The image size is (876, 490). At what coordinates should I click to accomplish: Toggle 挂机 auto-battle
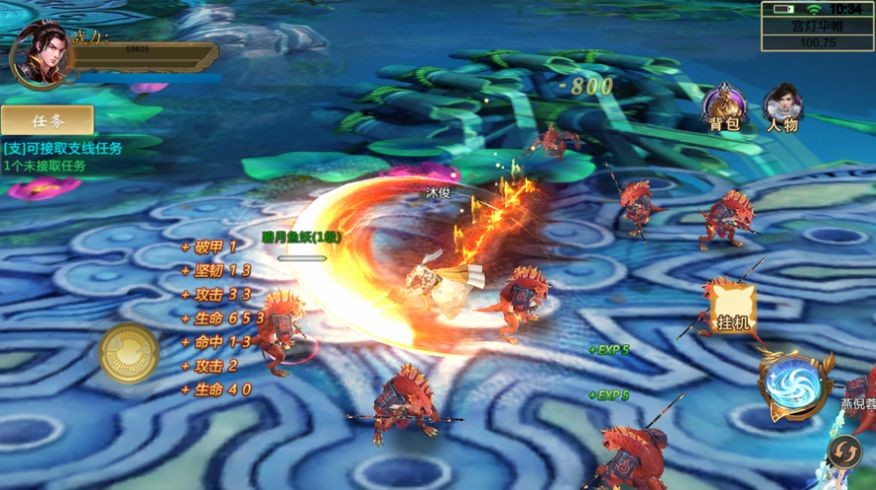[733, 311]
